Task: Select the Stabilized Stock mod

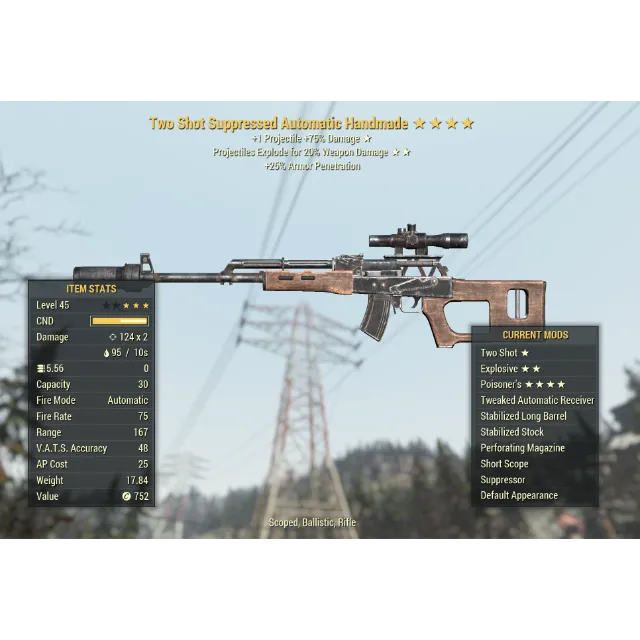Action: [x=512, y=433]
